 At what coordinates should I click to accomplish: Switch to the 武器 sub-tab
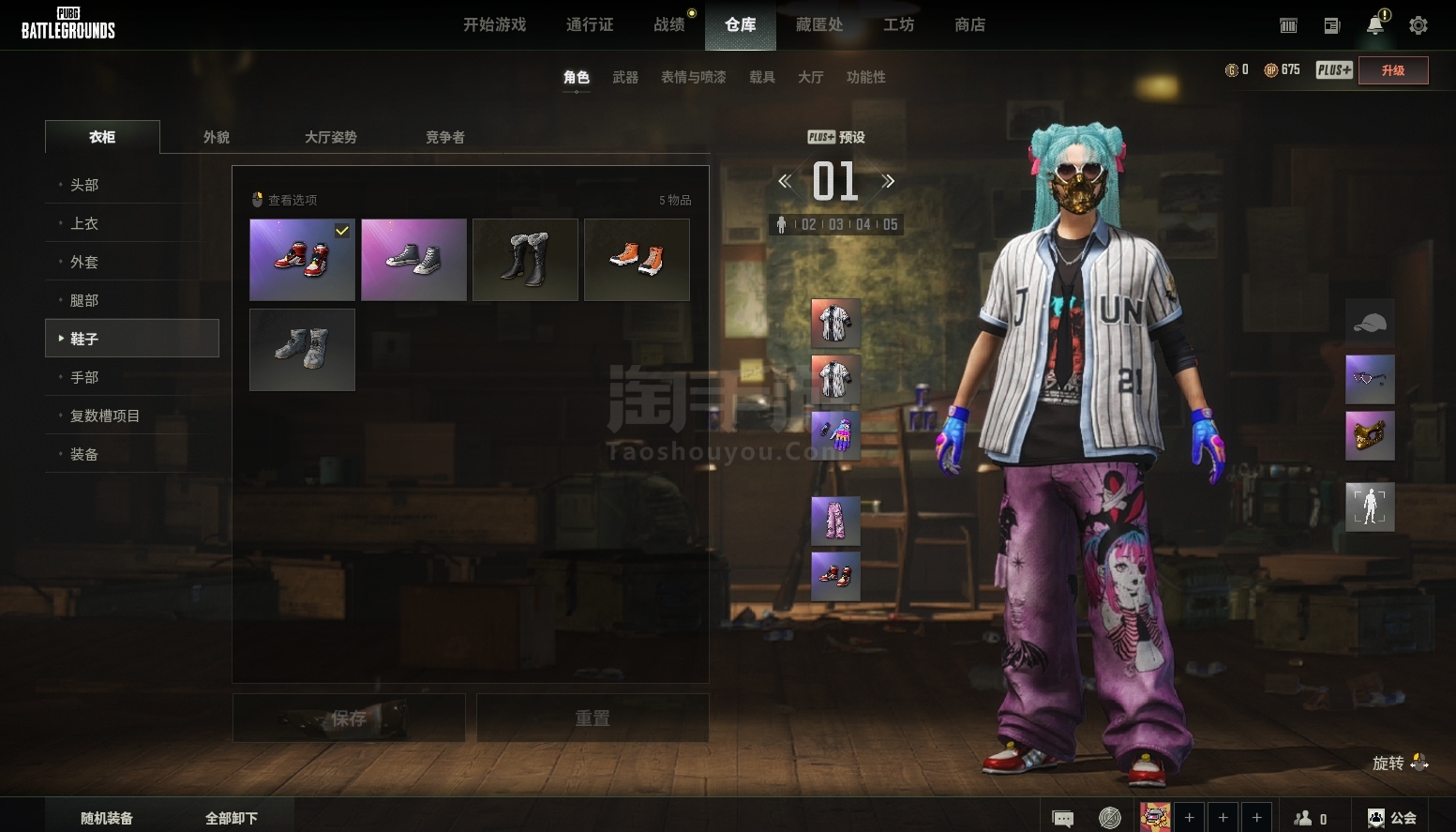click(x=625, y=78)
